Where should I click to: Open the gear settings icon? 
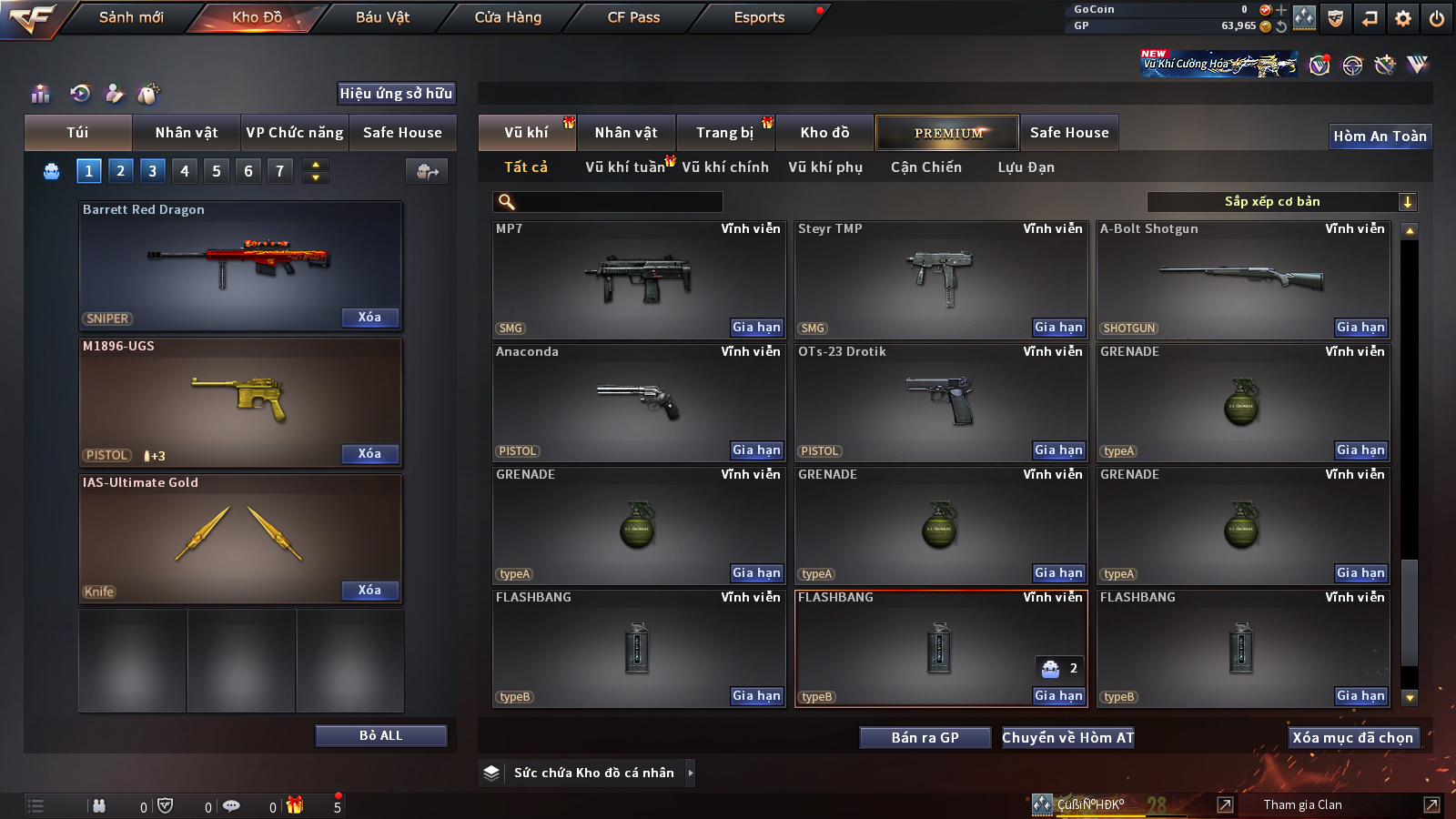1403,18
